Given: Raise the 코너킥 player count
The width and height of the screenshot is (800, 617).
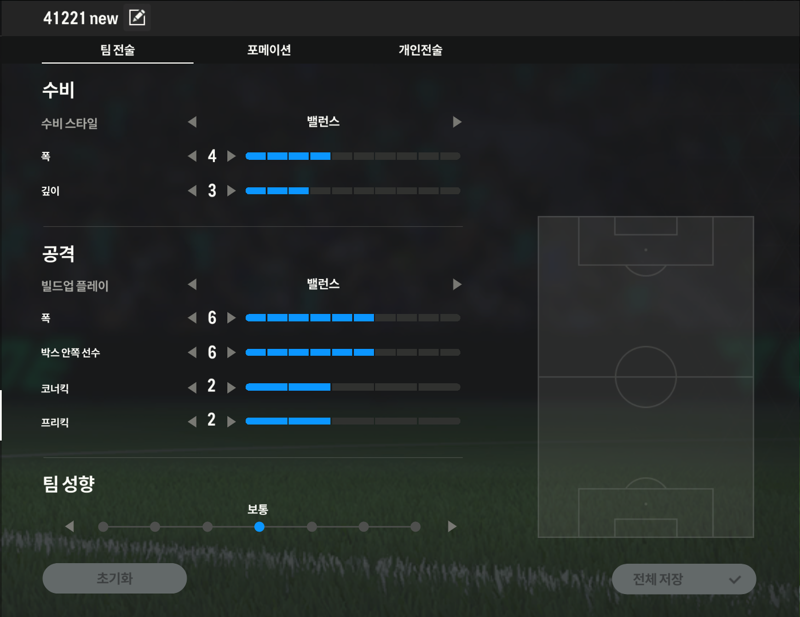Looking at the screenshot, I should [232, 386].
